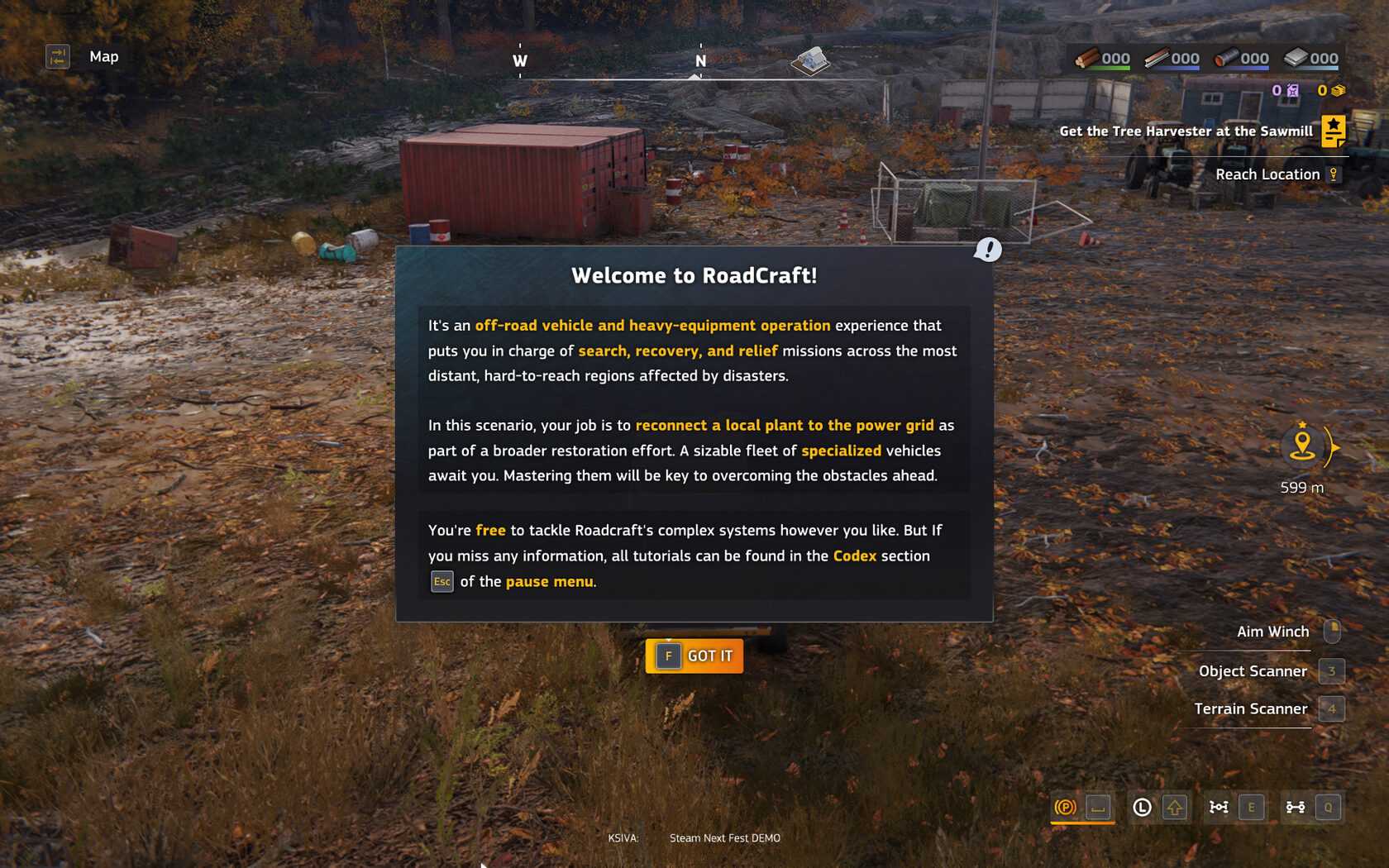Click the low gear L icon
Image resolution: width=1389 pixels, height=868 pixels.
1142,807
